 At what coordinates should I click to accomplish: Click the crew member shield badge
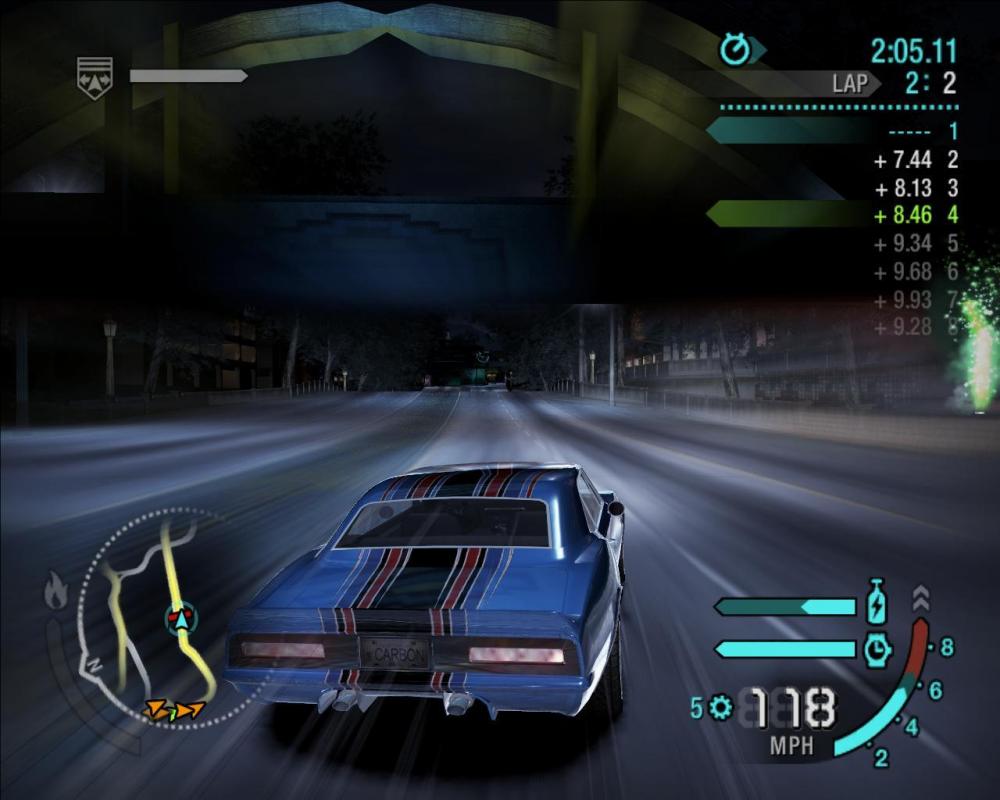95,77
